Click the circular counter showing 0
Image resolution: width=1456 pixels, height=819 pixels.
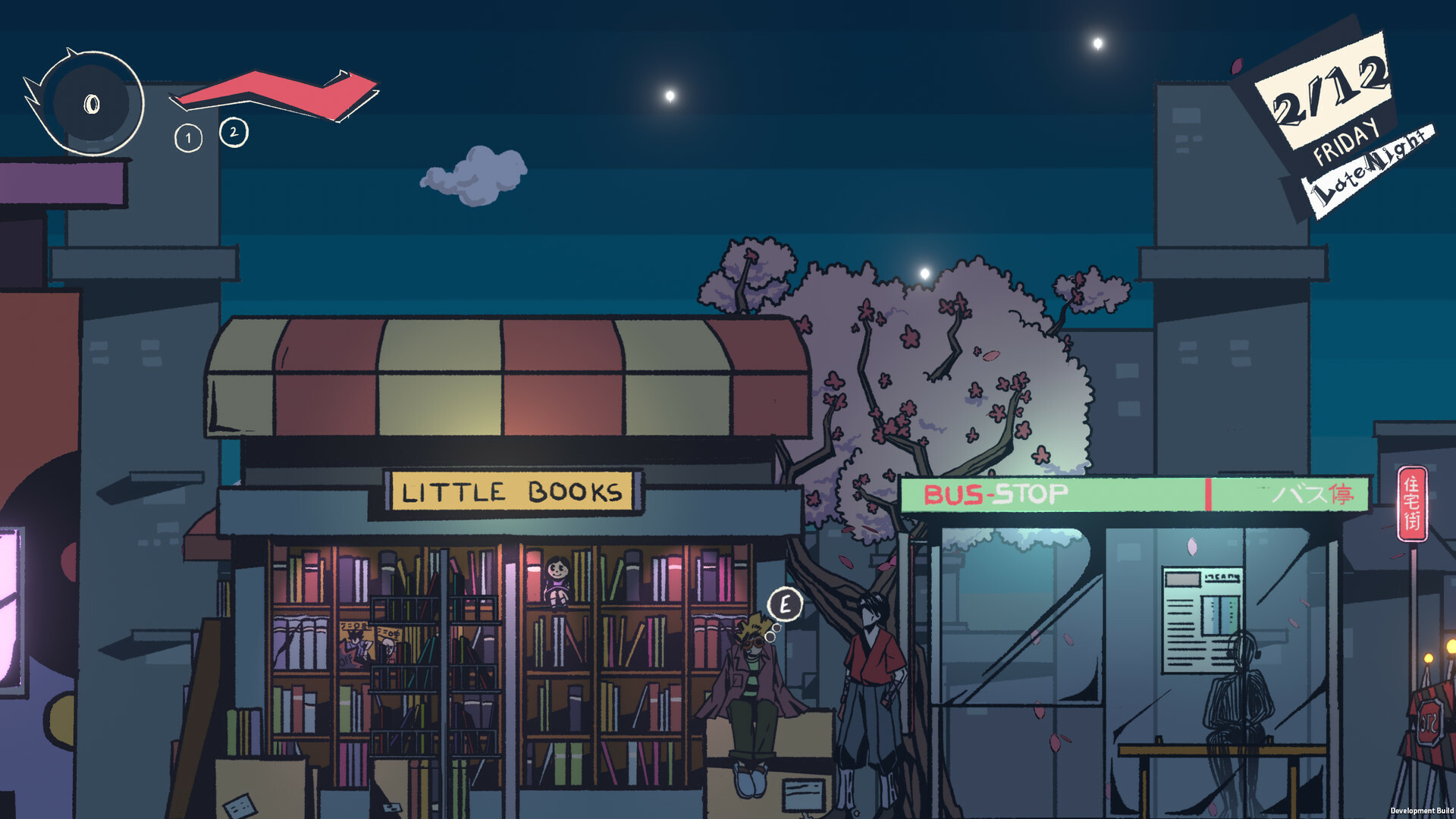pos(91,102)
